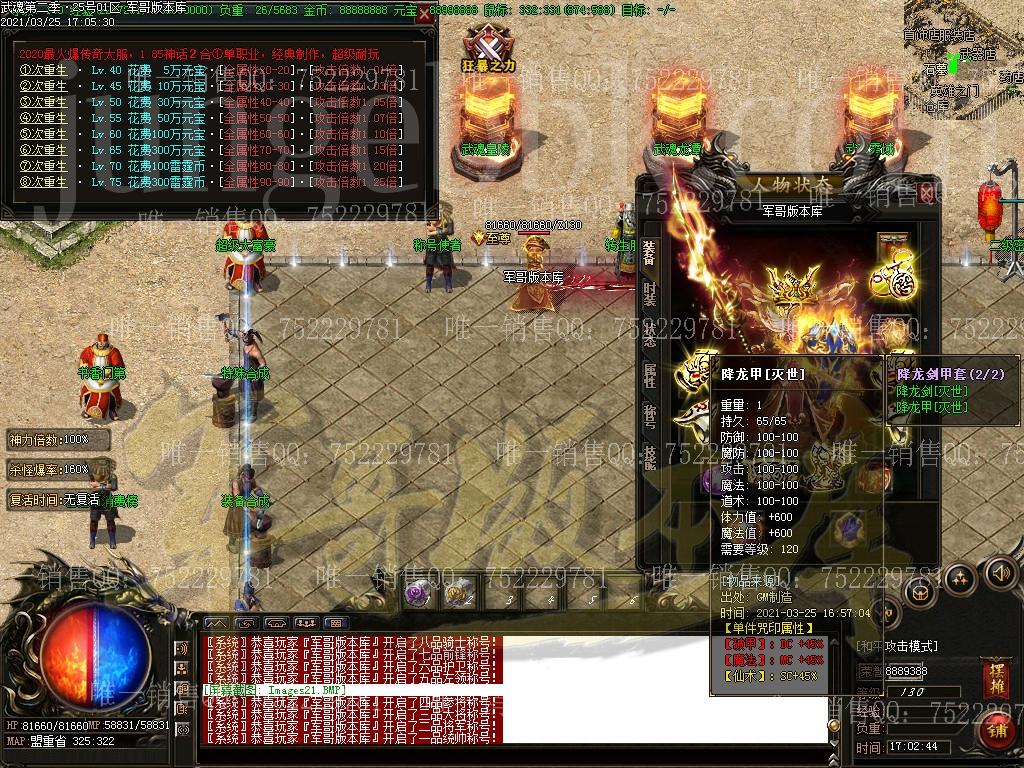Use the purple orb in hotbar slot 1
This screenshot has height=768, width=1024.
[417, 593]
